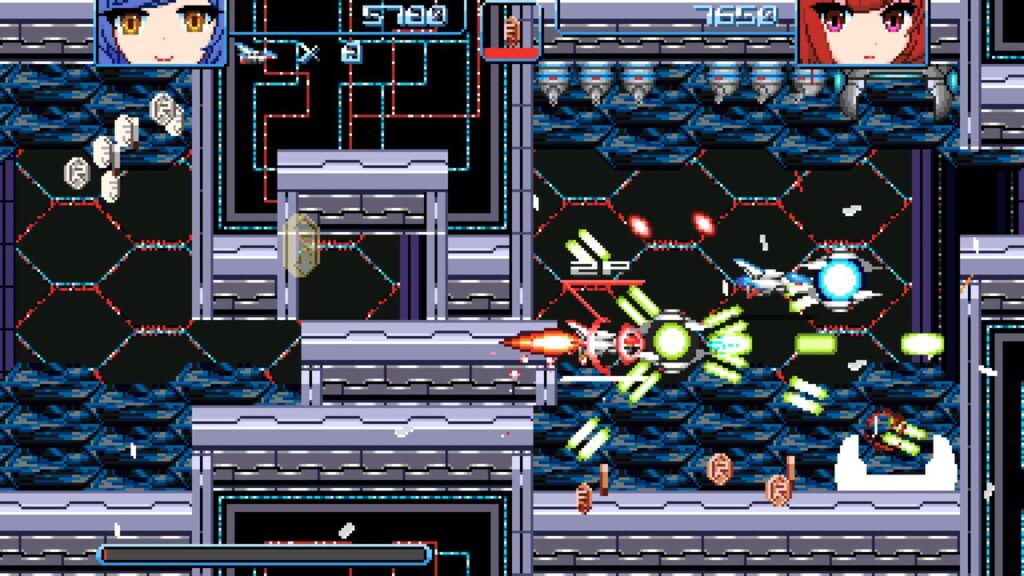The image size is (1024, 576).
Task: Click the blue-haired pilot portrait
Action: [x=161, y=32]
